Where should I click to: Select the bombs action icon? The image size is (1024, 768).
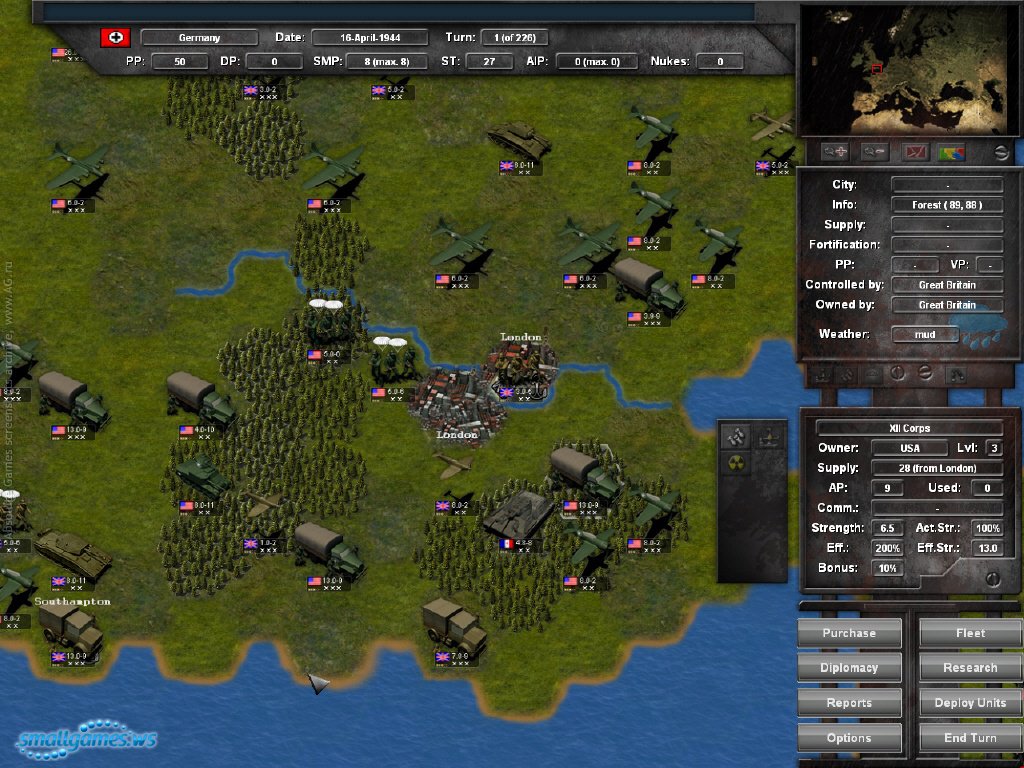737,436
